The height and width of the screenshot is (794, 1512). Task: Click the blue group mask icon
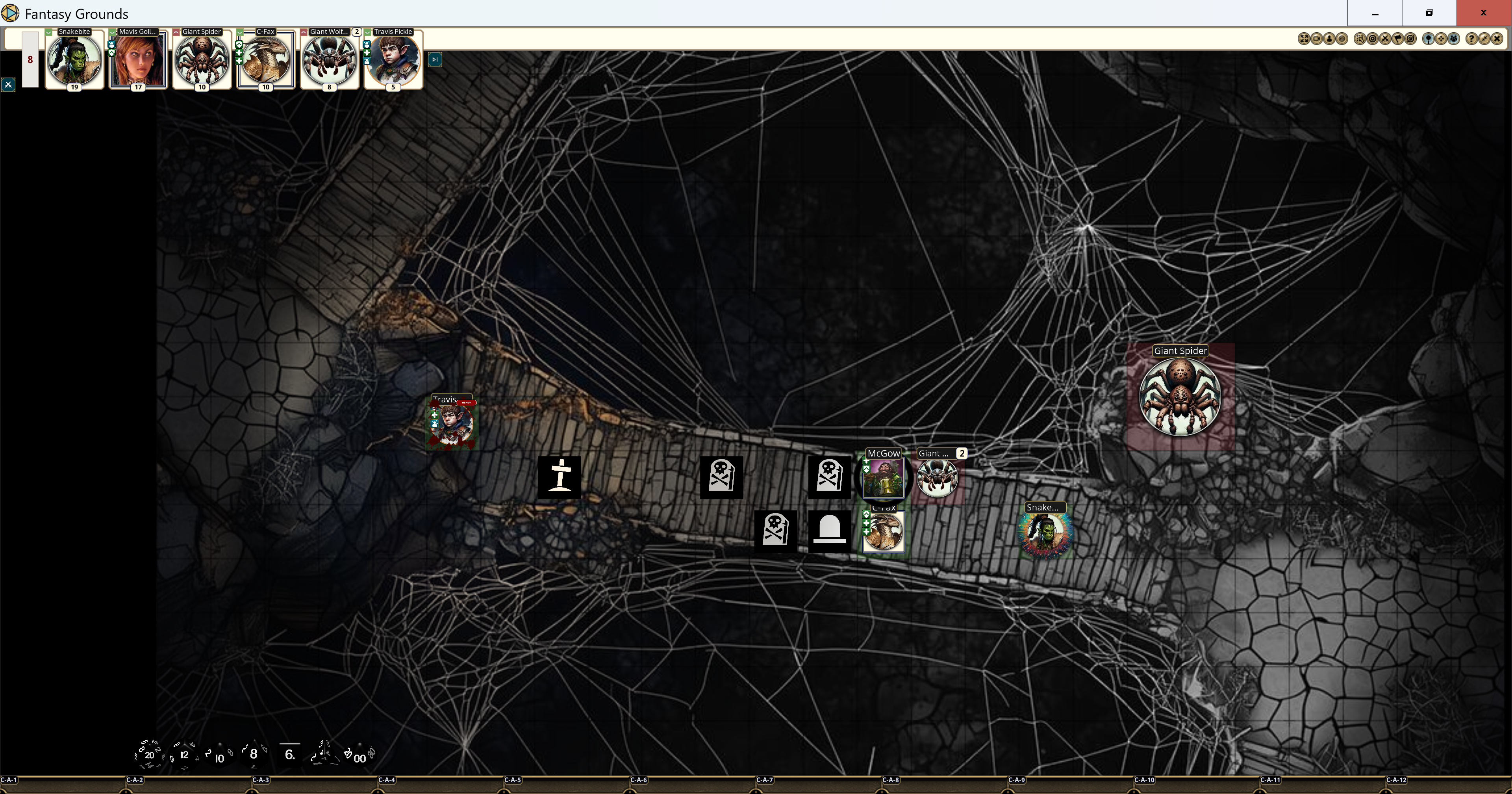pyautogui.click(x=1453, y=39)
